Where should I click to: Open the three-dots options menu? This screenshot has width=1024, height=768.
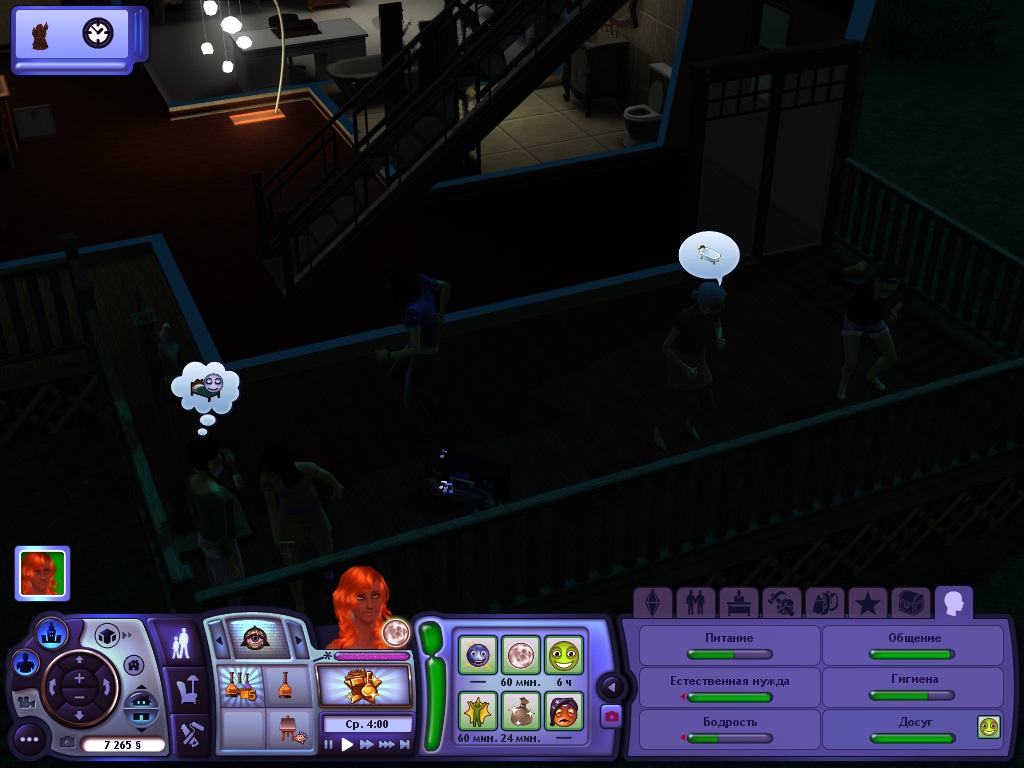coord(29,740)
